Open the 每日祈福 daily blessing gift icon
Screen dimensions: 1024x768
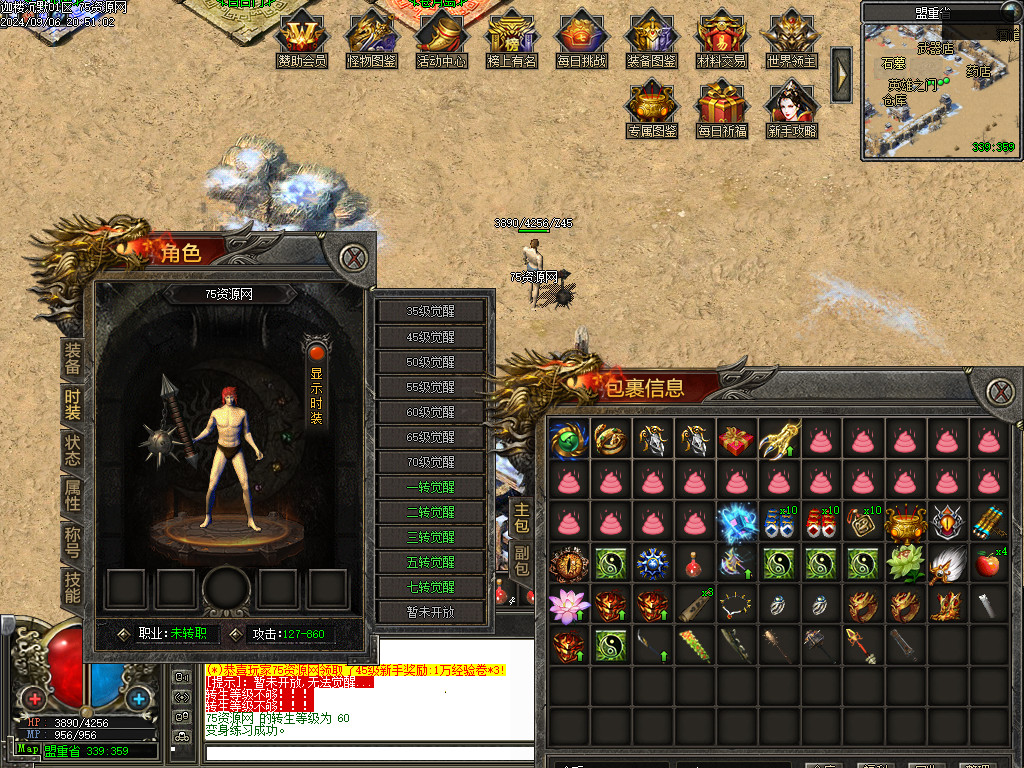(x=722, y=108)
